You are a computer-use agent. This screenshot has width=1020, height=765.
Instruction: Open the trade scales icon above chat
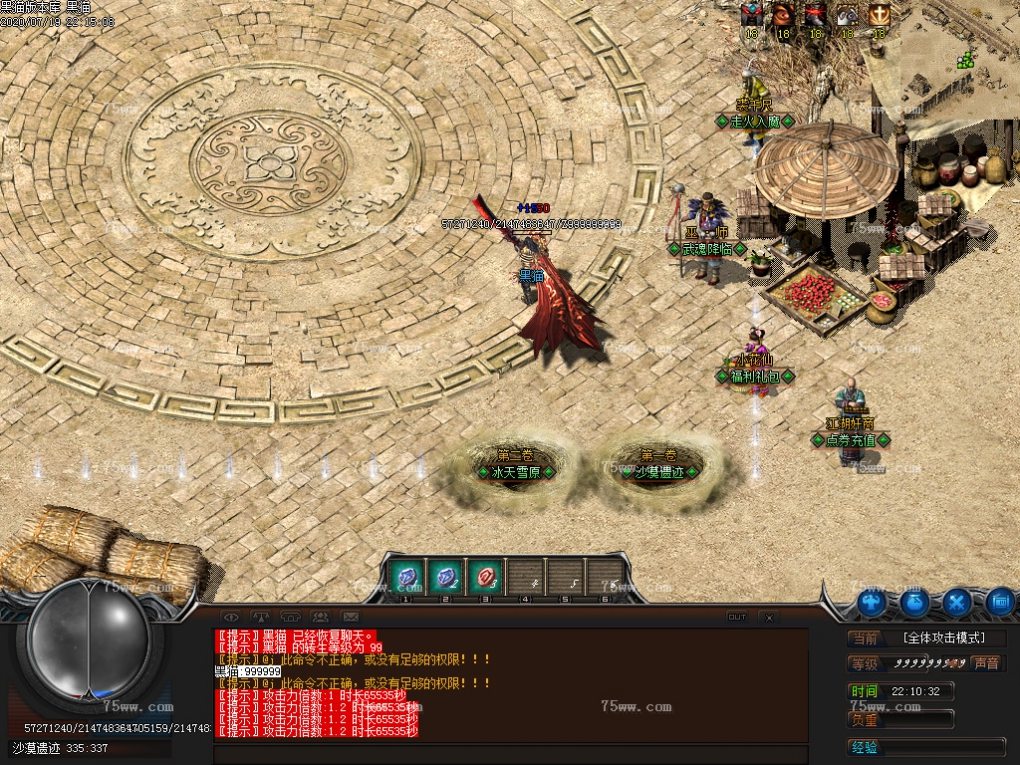[260, 616]
